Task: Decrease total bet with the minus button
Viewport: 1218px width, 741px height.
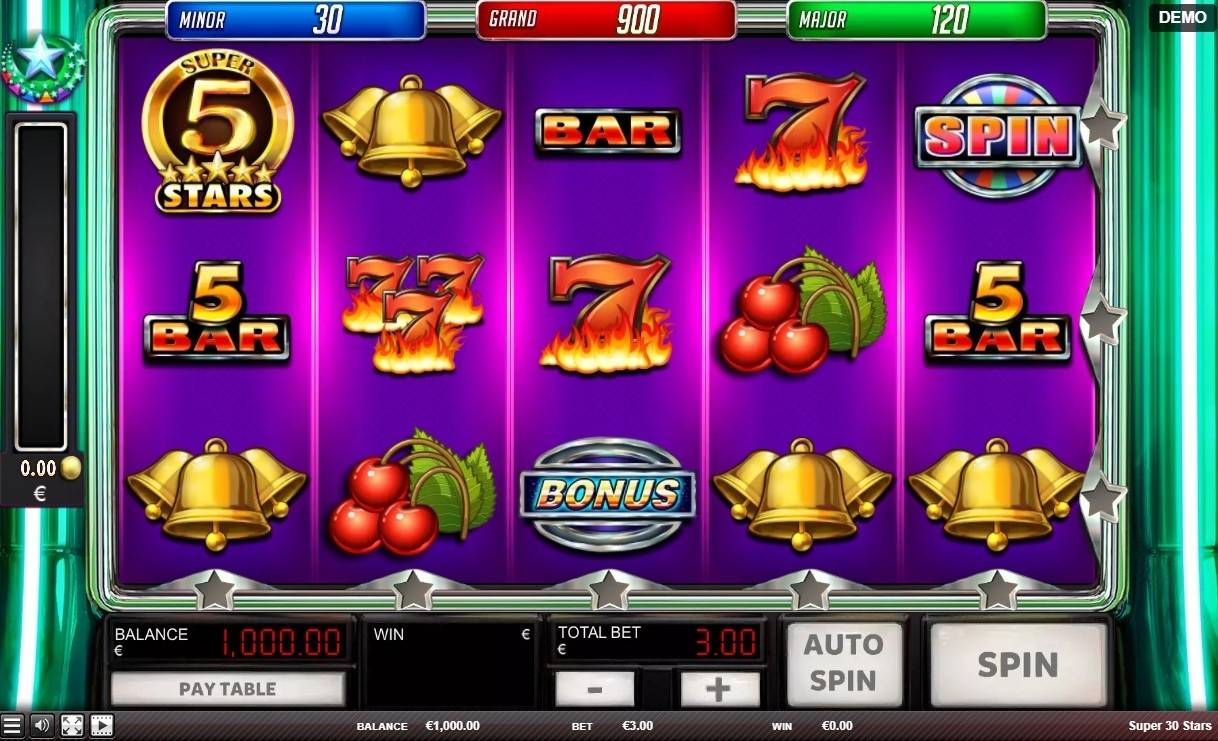Action: [595, 689]
